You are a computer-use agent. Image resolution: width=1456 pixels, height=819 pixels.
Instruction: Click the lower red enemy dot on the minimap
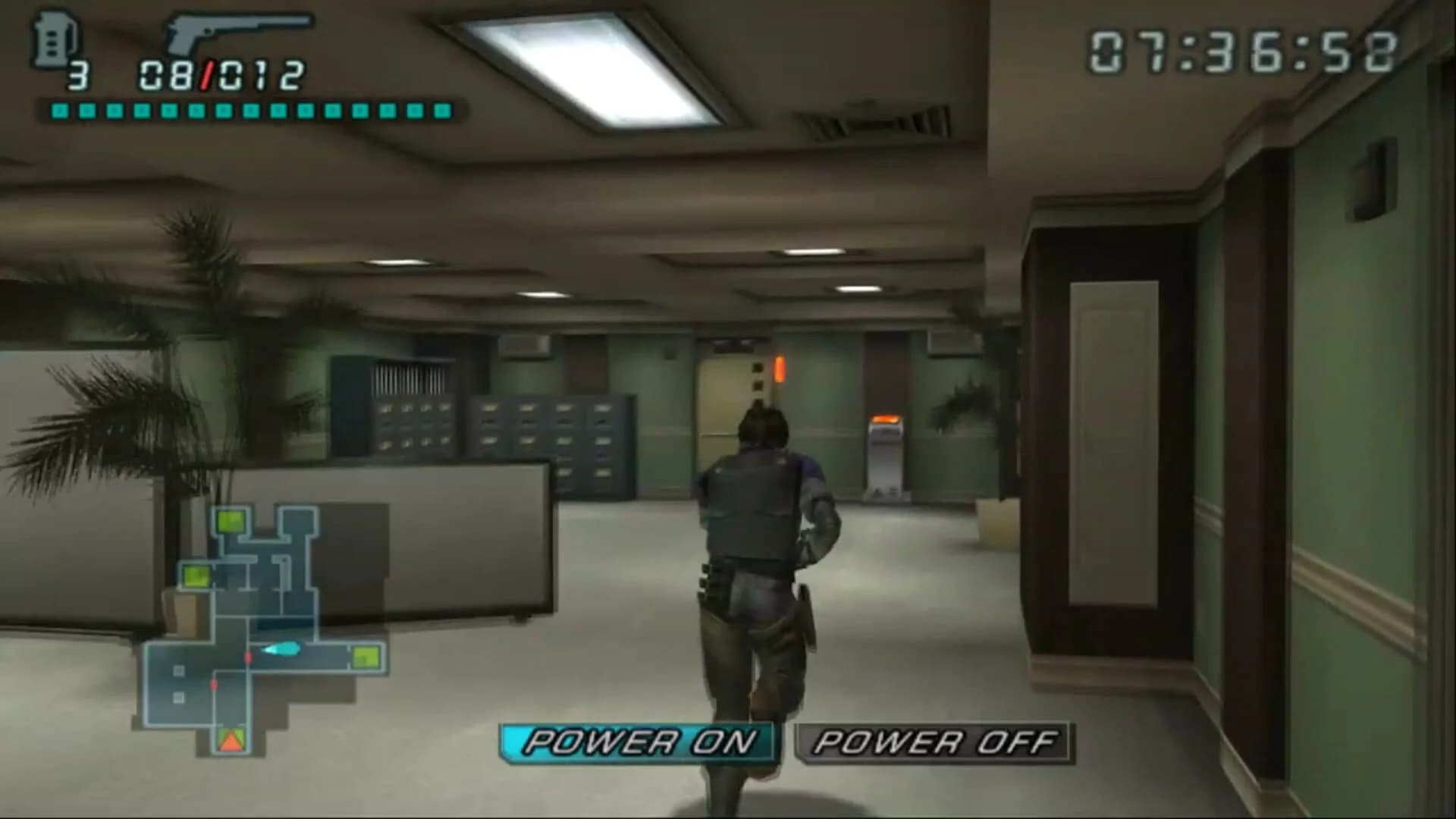tap(214, 684)
